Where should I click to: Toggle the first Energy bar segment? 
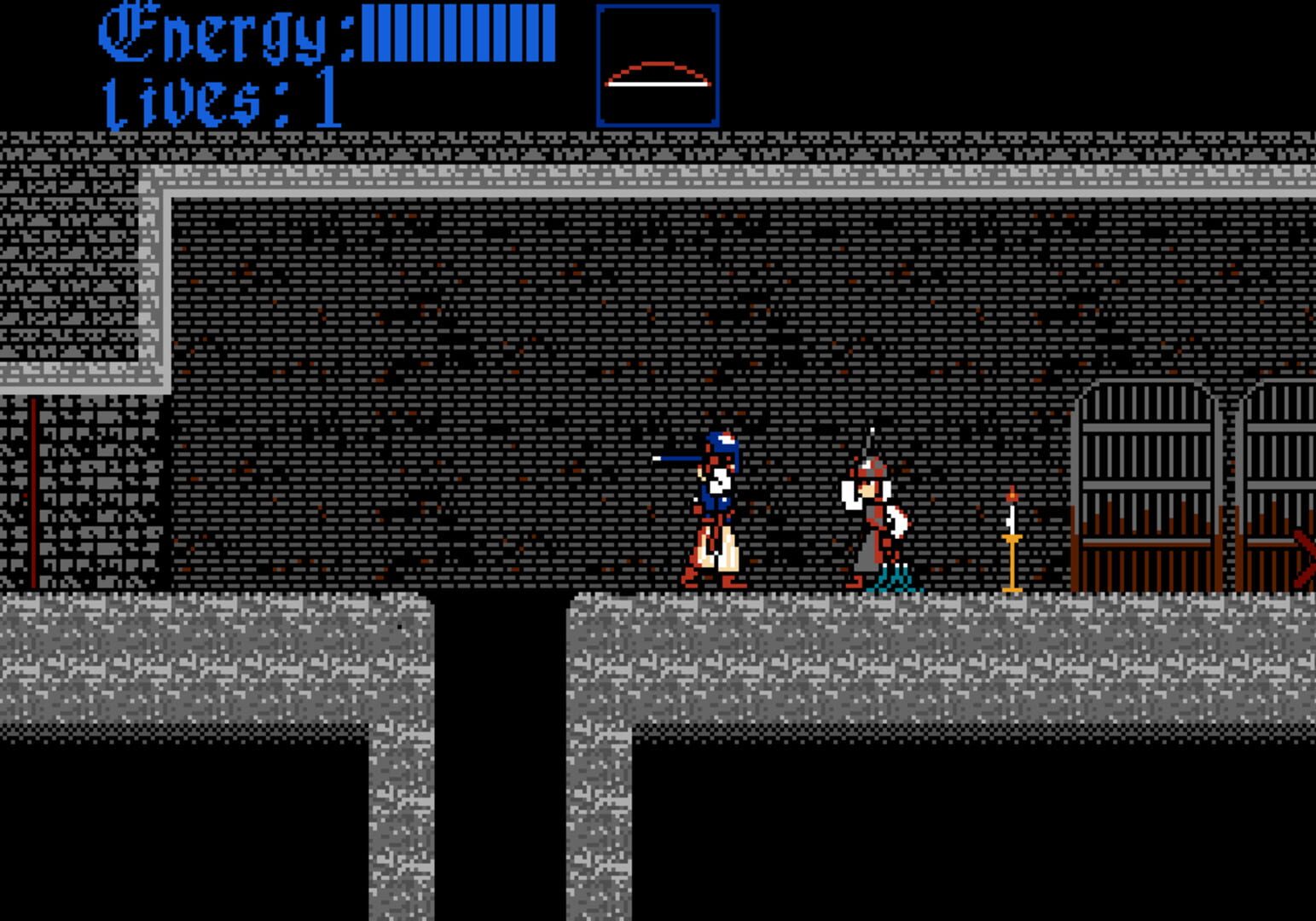[367, 30]
